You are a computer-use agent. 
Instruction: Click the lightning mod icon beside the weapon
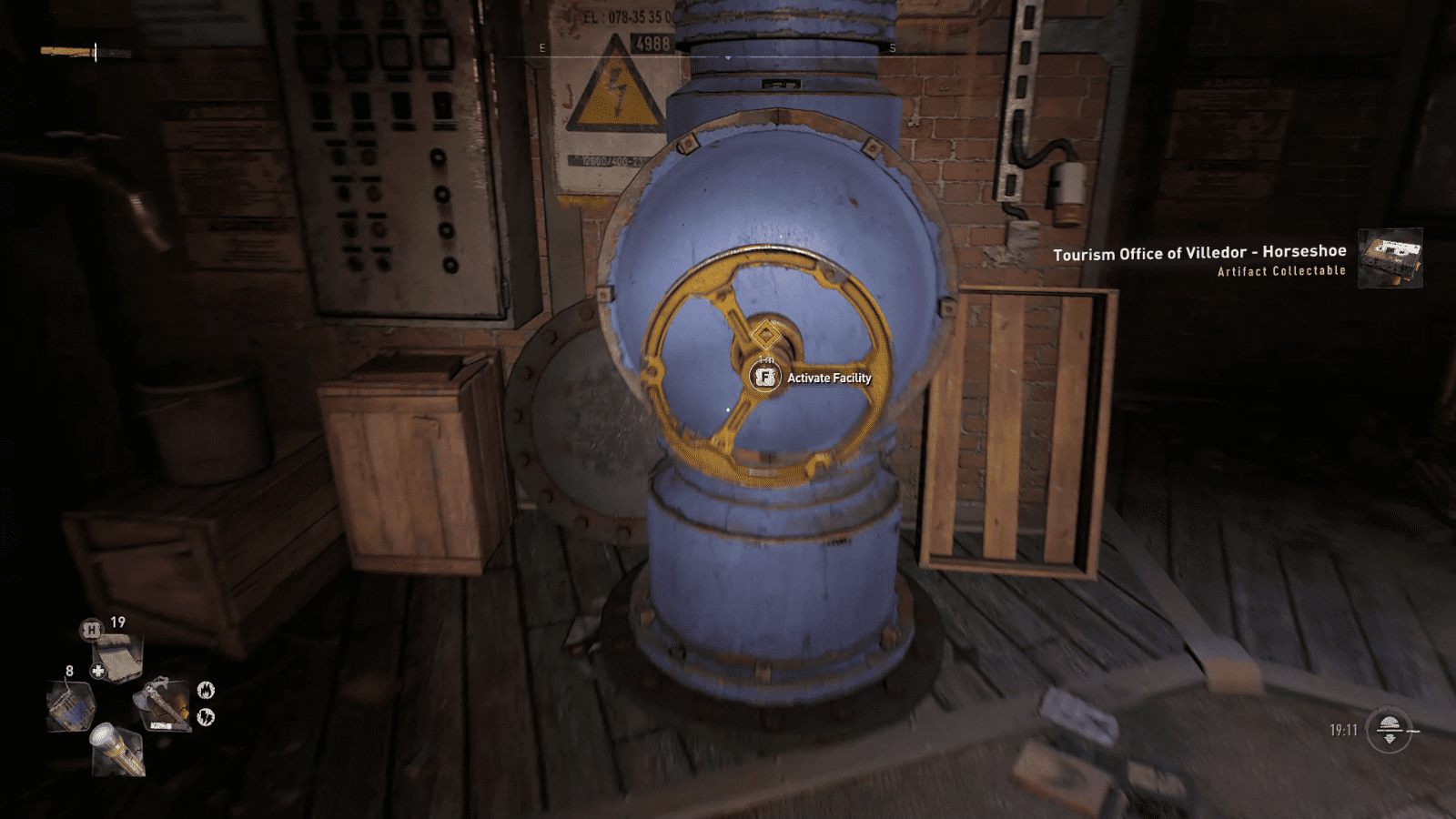(205, 716)
